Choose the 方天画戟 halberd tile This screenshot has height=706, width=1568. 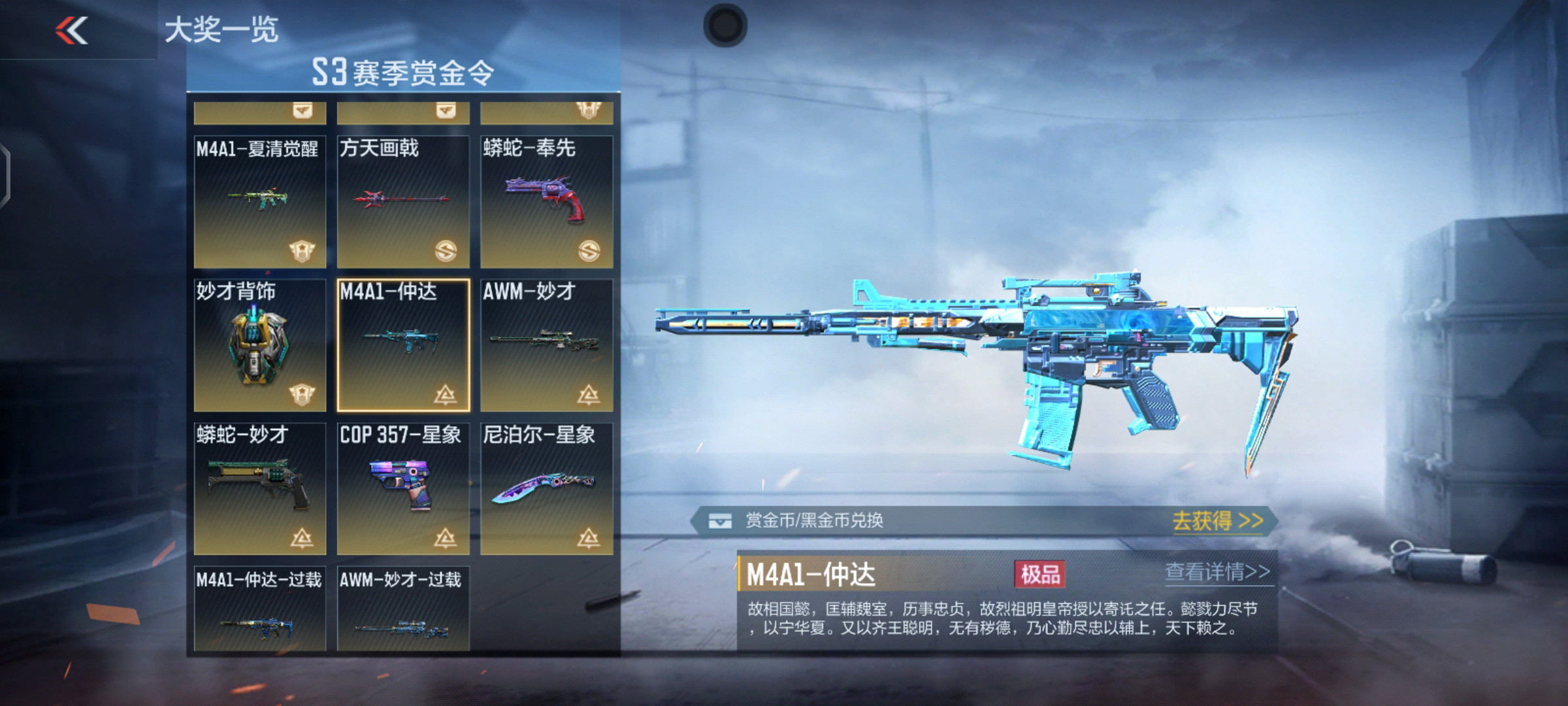[x=403, y=201]
